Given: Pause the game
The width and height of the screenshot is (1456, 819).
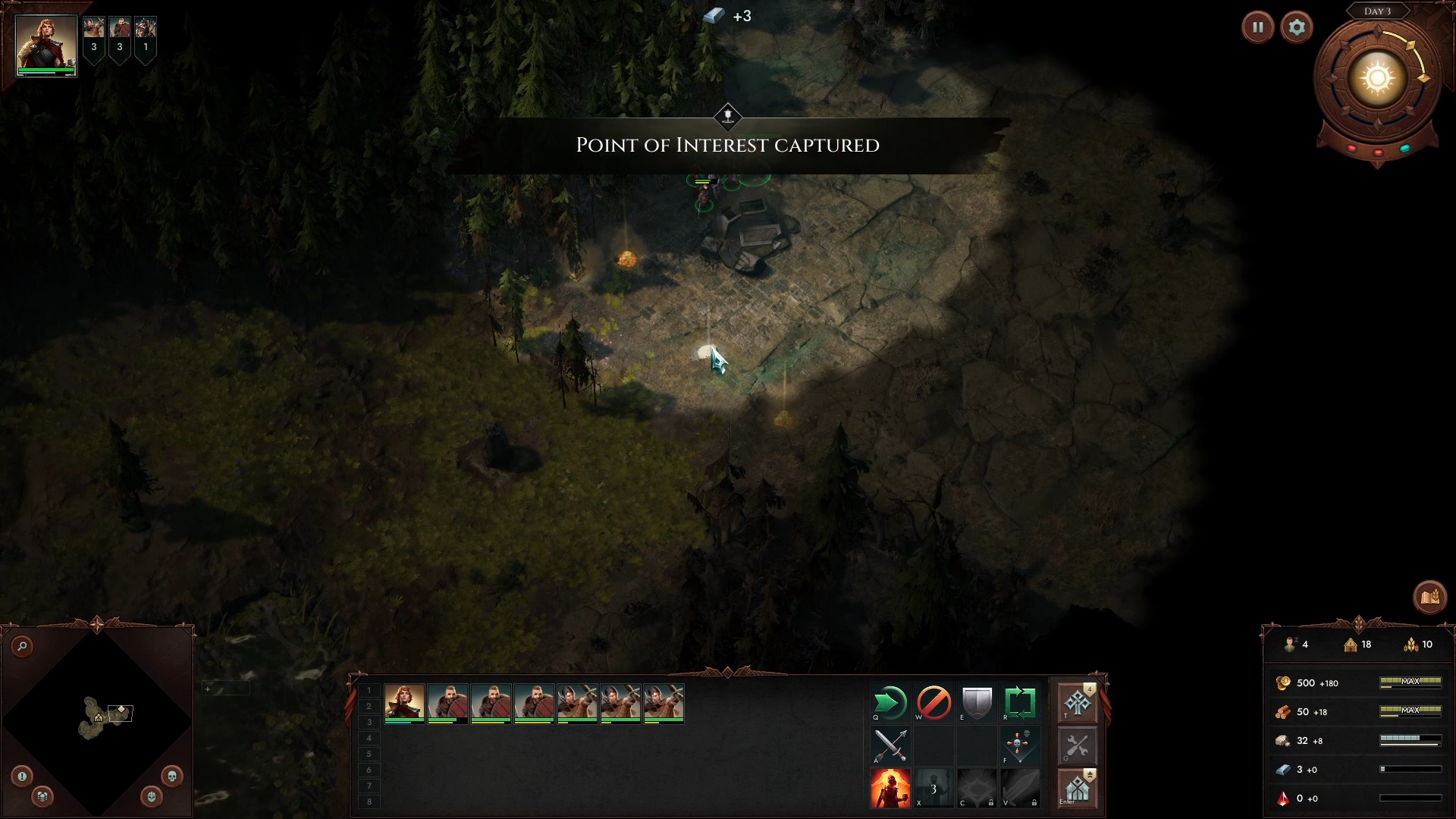Looking at the screenshot, I should [x=1257, y=28].
